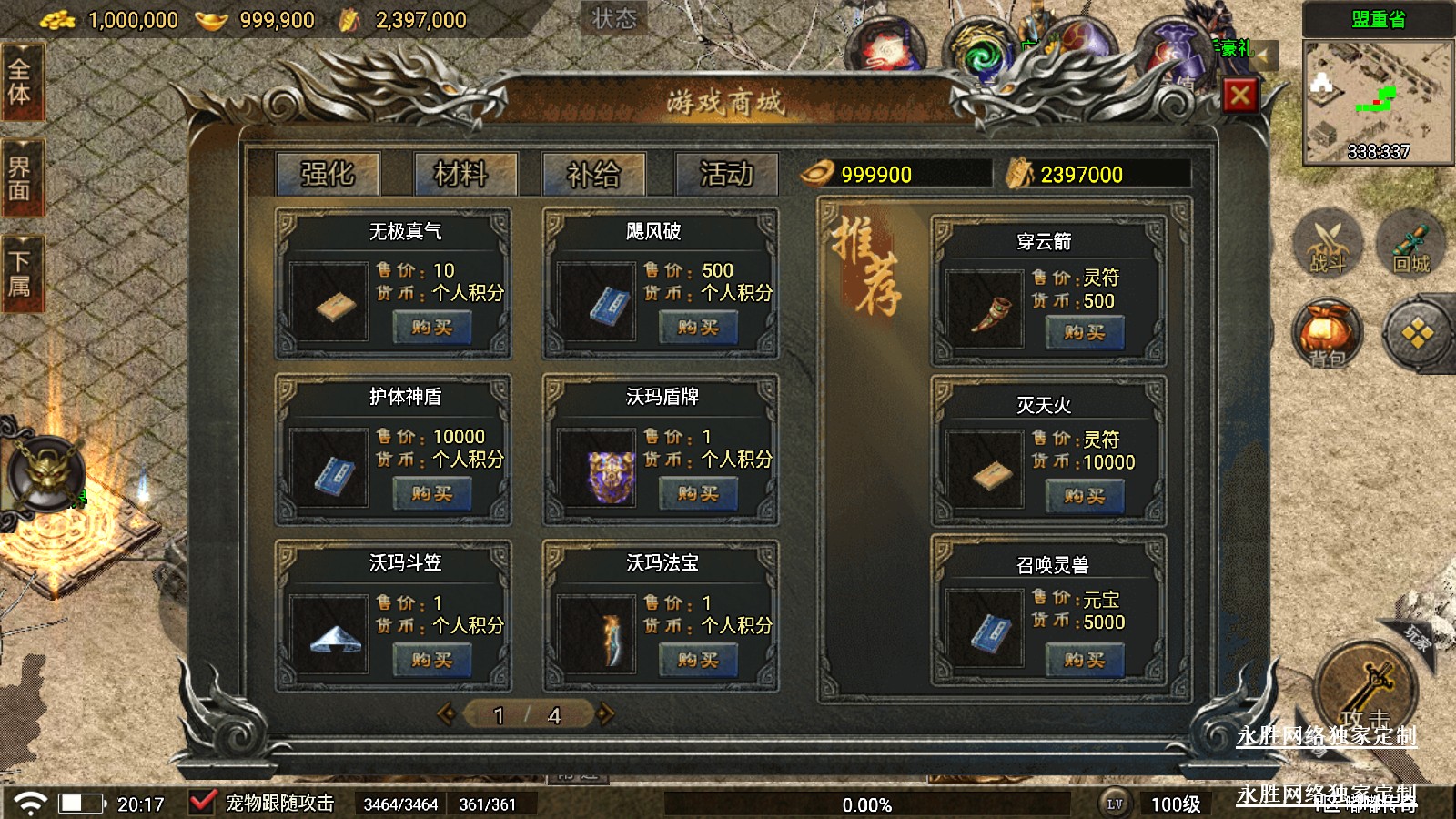Buy the recommended 穿云箭 item

pyautogui.click(x=1084, y=333)
